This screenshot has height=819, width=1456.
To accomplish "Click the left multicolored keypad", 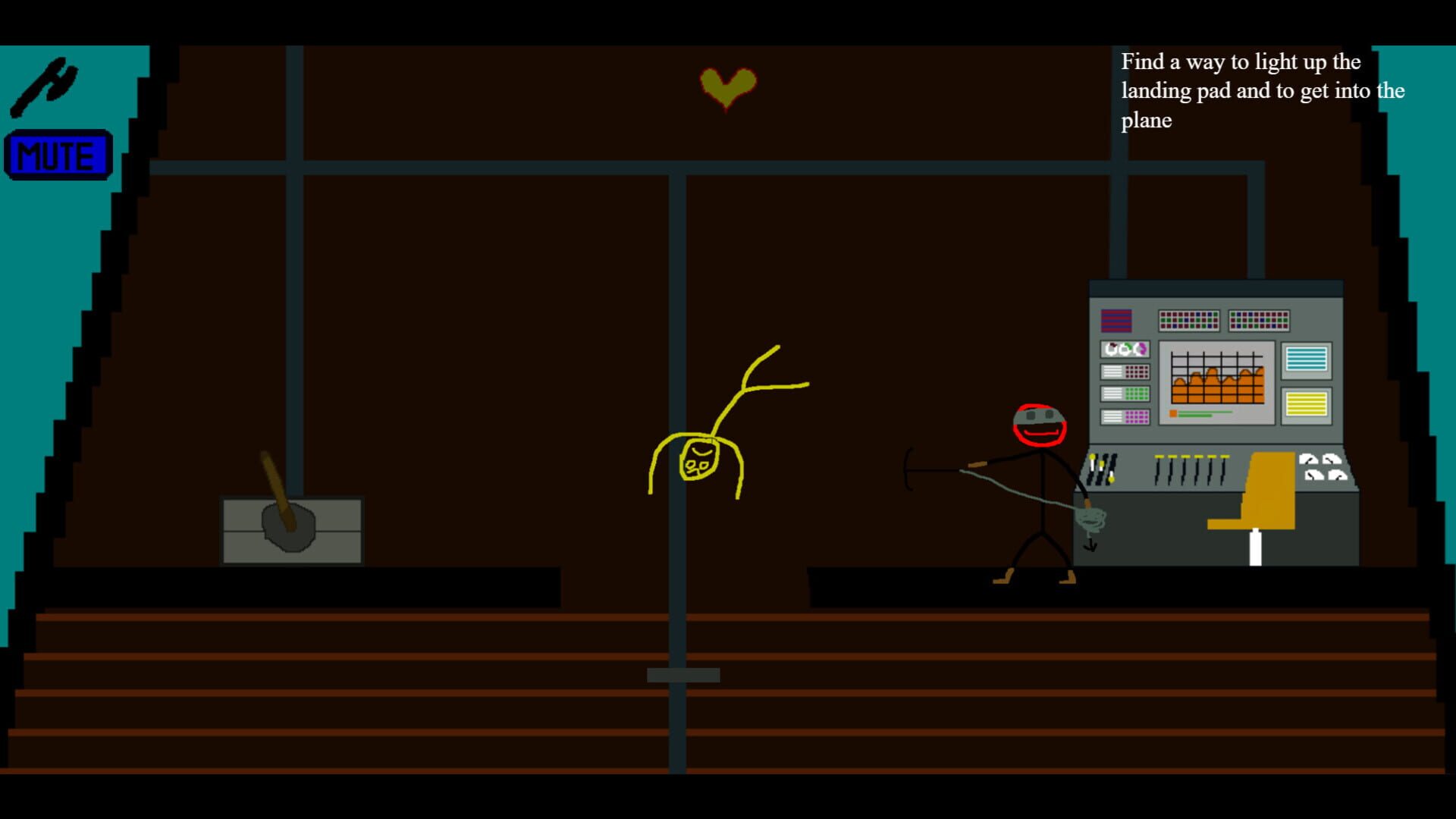I will pos(1189,321).
